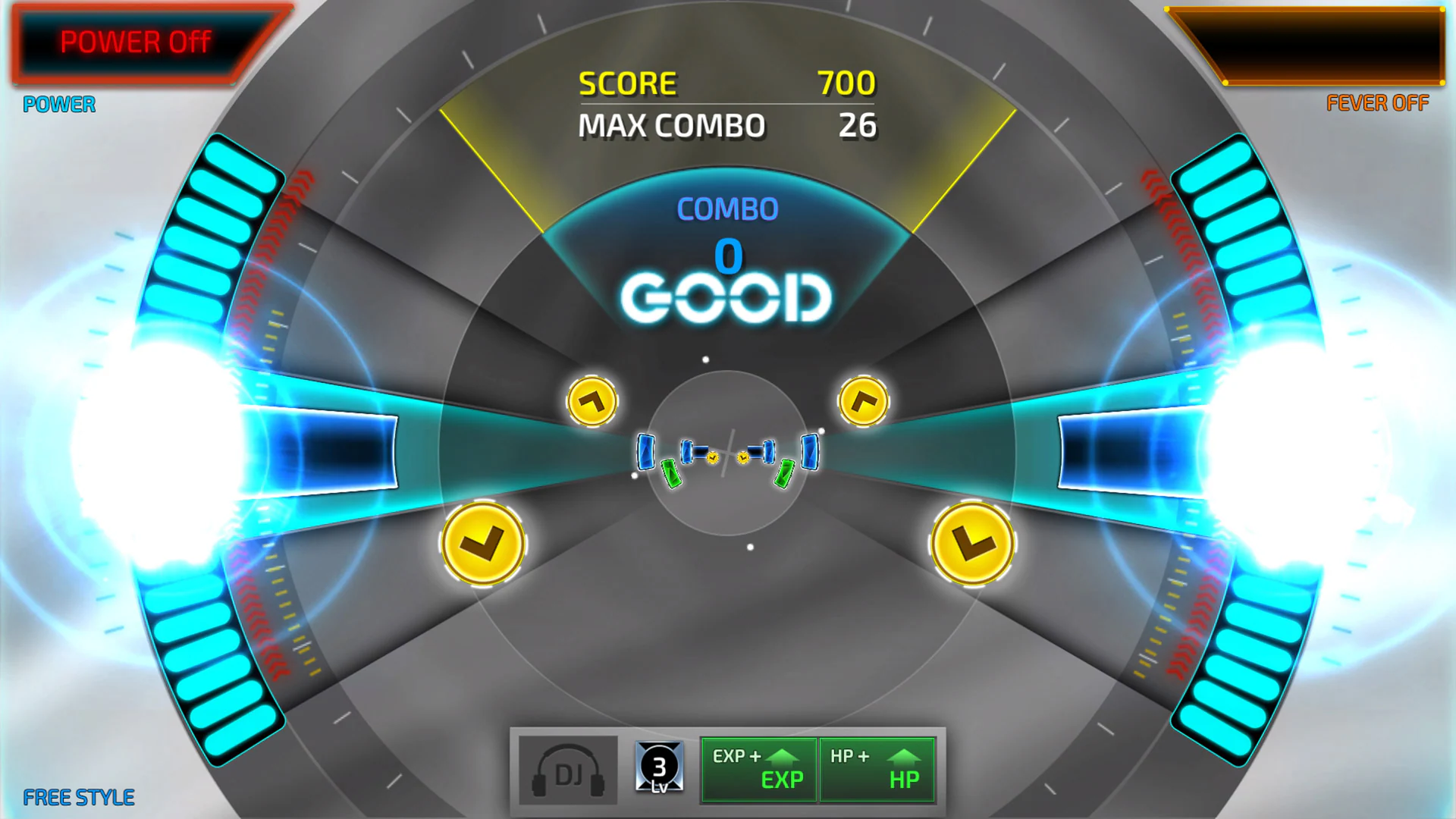
Task: Tap the yellow check note near upper left
Action: coord(594,401)
